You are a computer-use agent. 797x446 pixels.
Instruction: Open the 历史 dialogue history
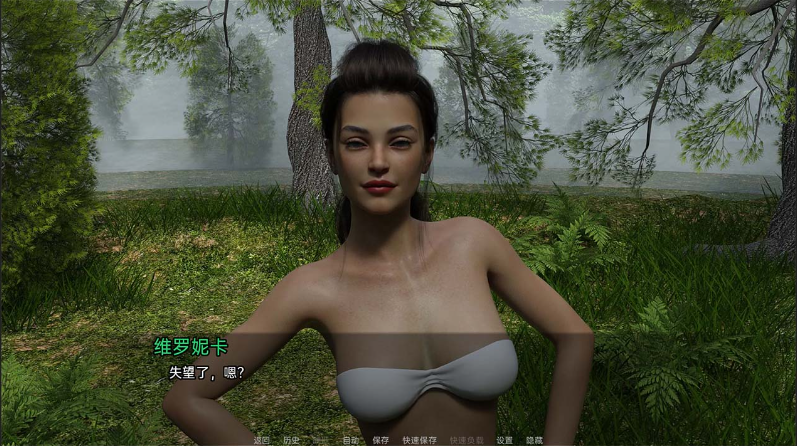pyautogui.click(x=291, y=440)
